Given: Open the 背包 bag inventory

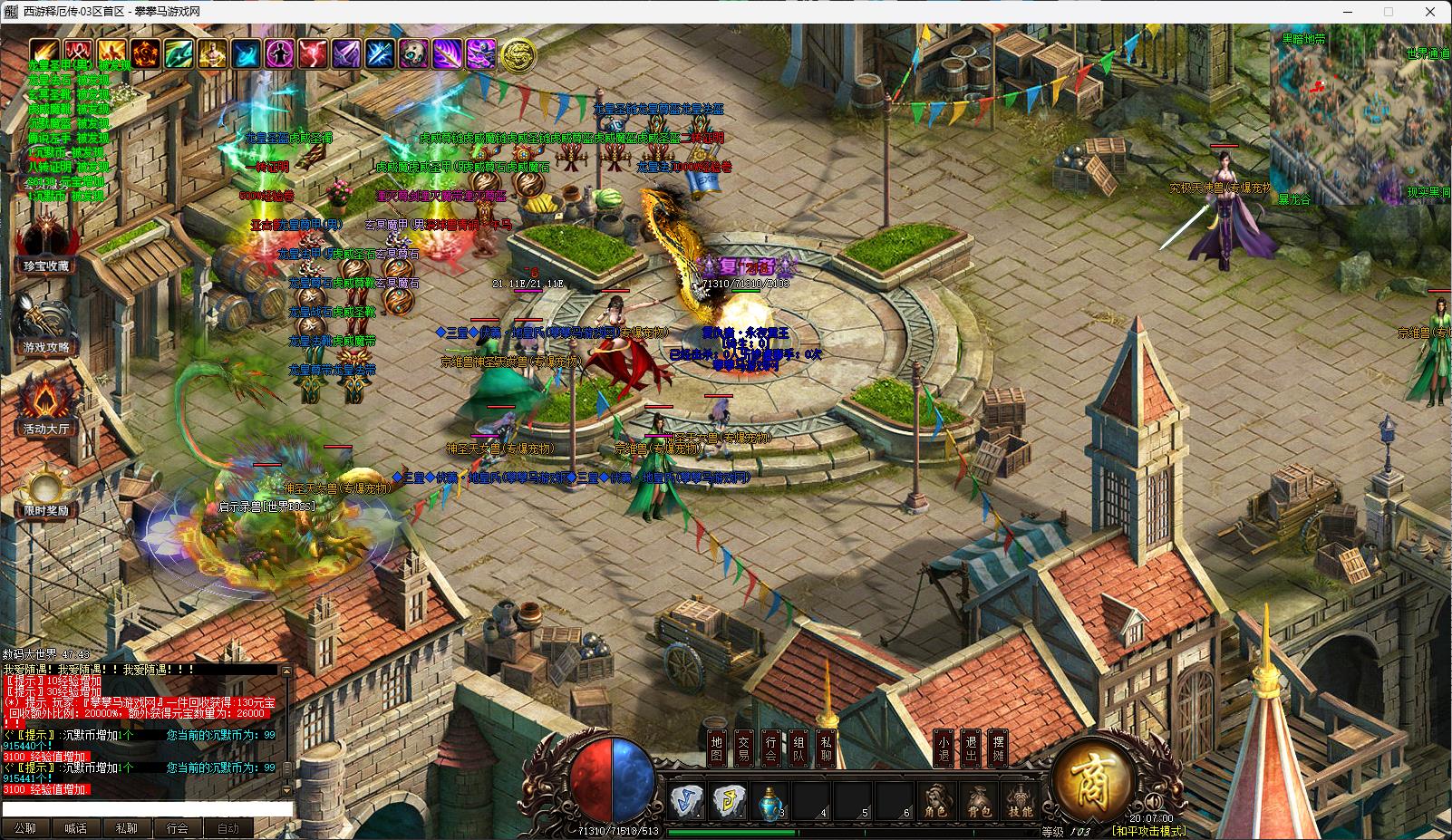Looking at the screenshot, I should coord(979,802).
